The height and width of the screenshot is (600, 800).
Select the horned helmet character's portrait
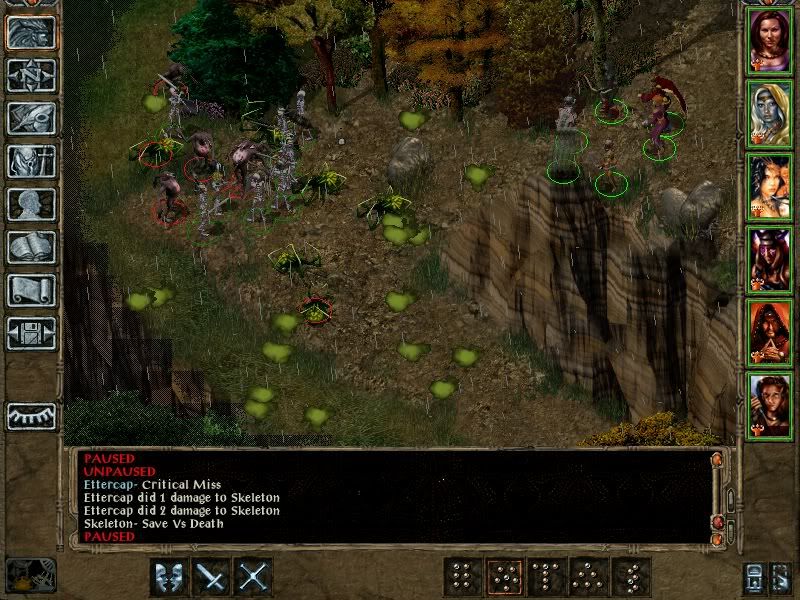tap(770, 259)
